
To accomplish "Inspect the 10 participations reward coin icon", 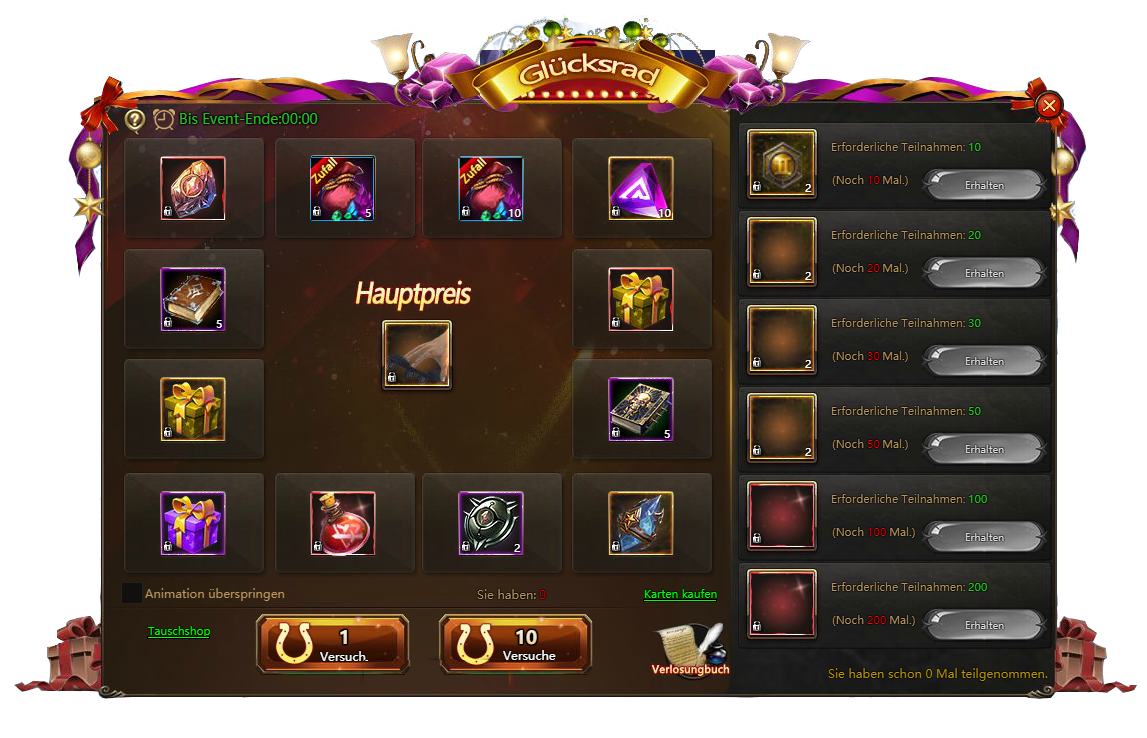I will (x=782, y=164).
